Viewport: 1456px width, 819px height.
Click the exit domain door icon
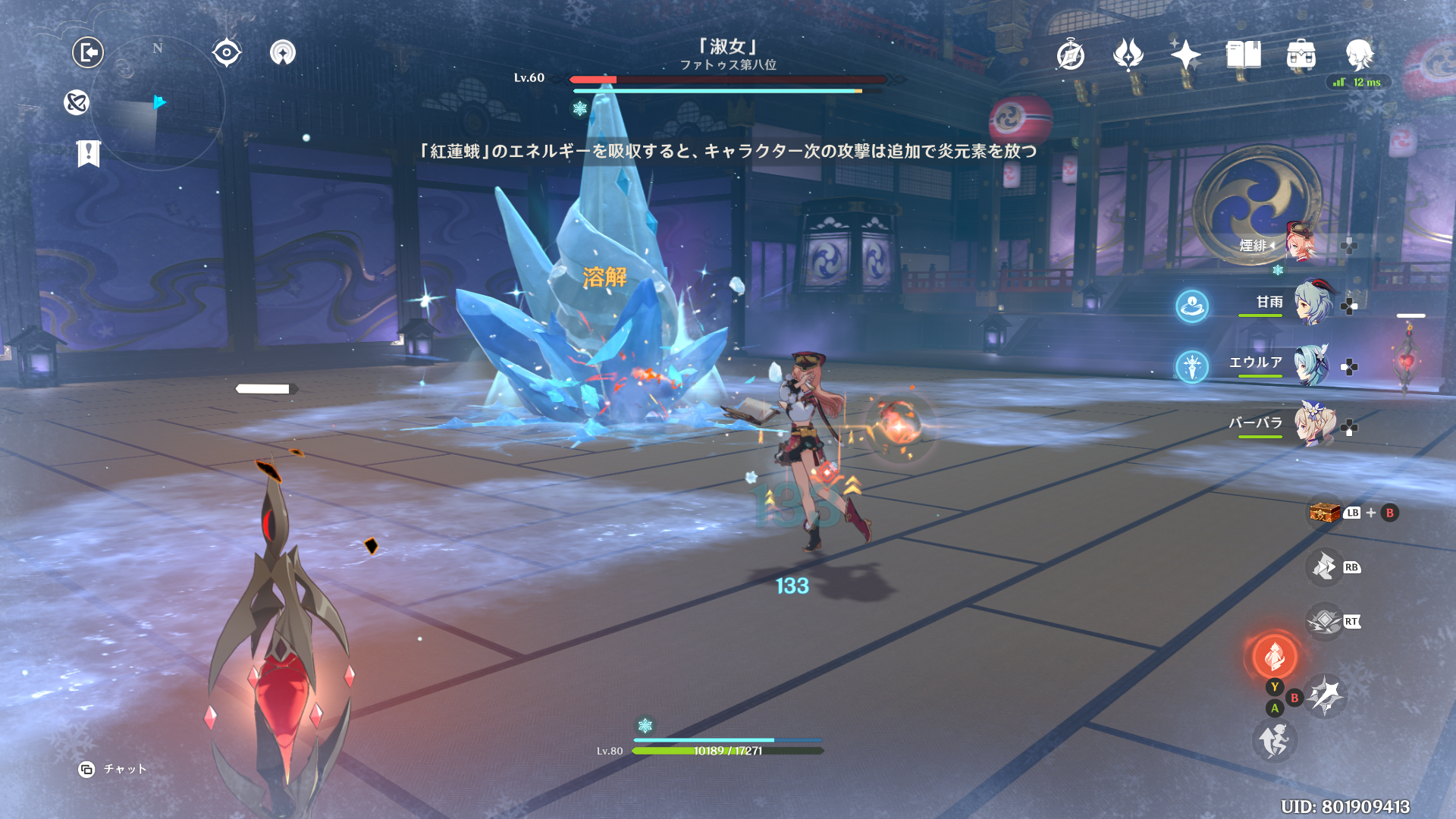[88, 52]
